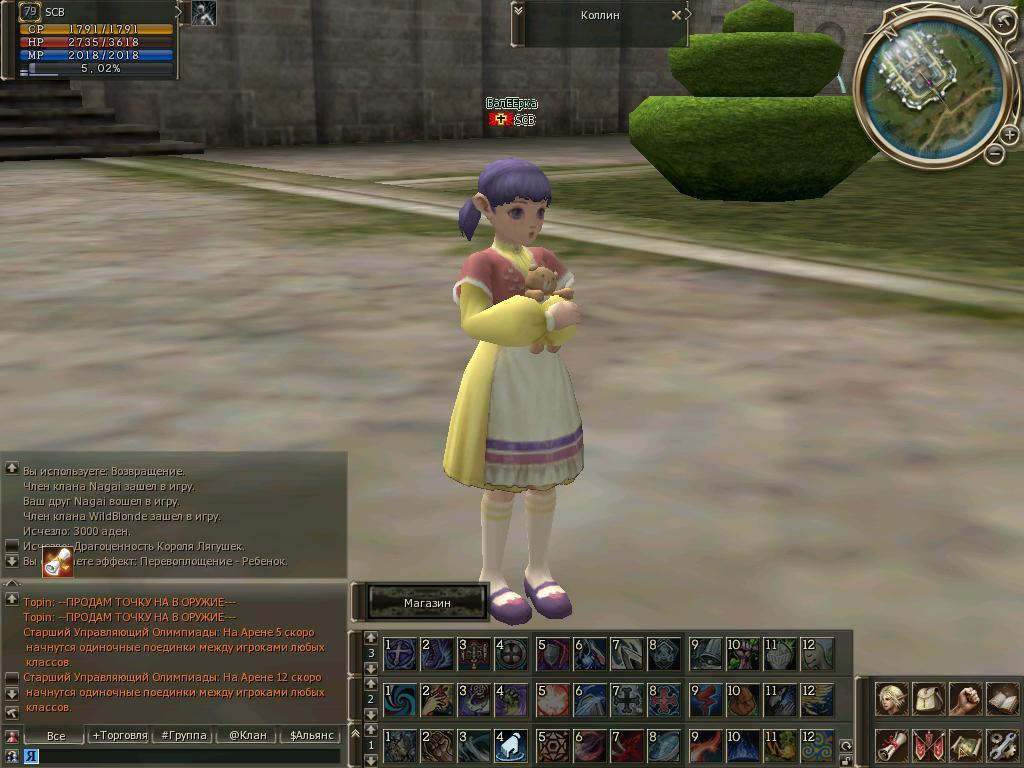1024x768 pixels.
Task: Close the Коллин target window
Action: click(676, 15)
